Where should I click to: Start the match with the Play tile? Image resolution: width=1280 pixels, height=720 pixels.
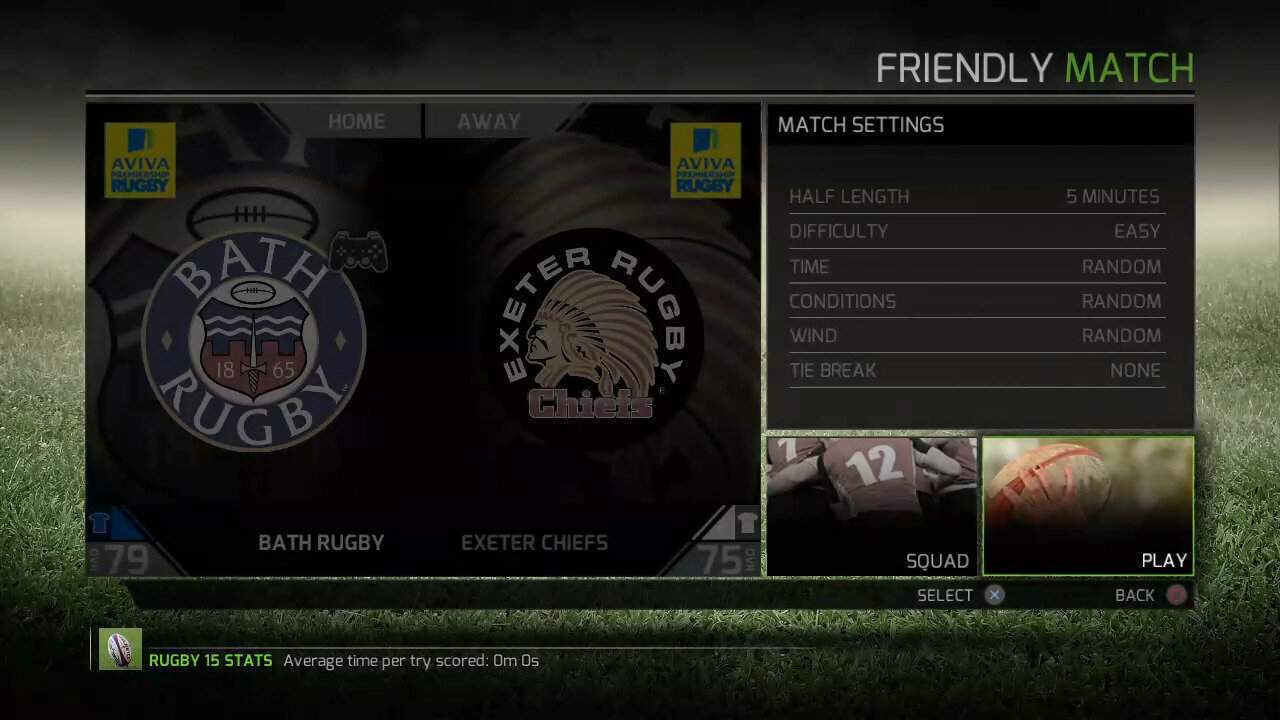[1088, 506]
